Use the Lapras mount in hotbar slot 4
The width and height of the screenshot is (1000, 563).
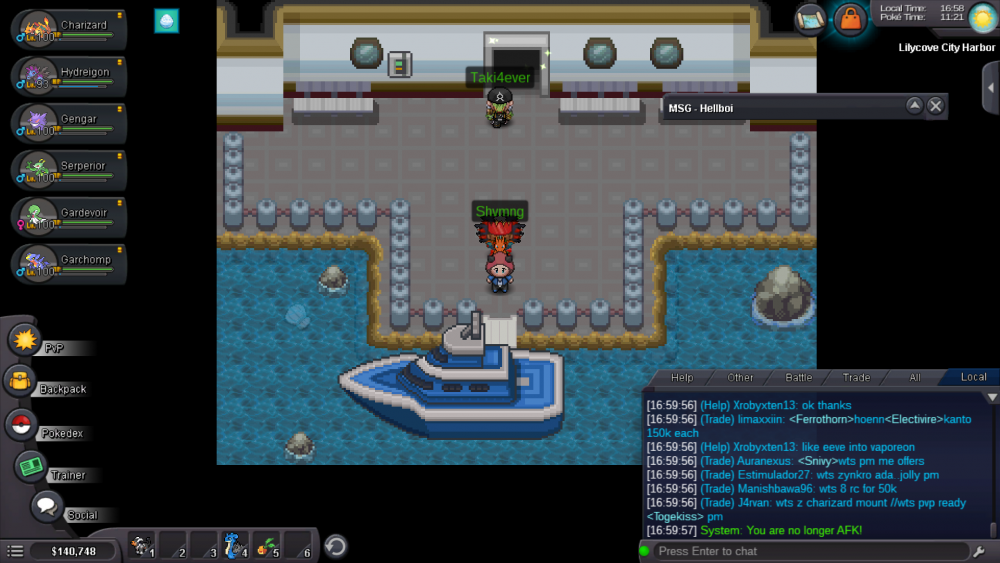[235, 546]
